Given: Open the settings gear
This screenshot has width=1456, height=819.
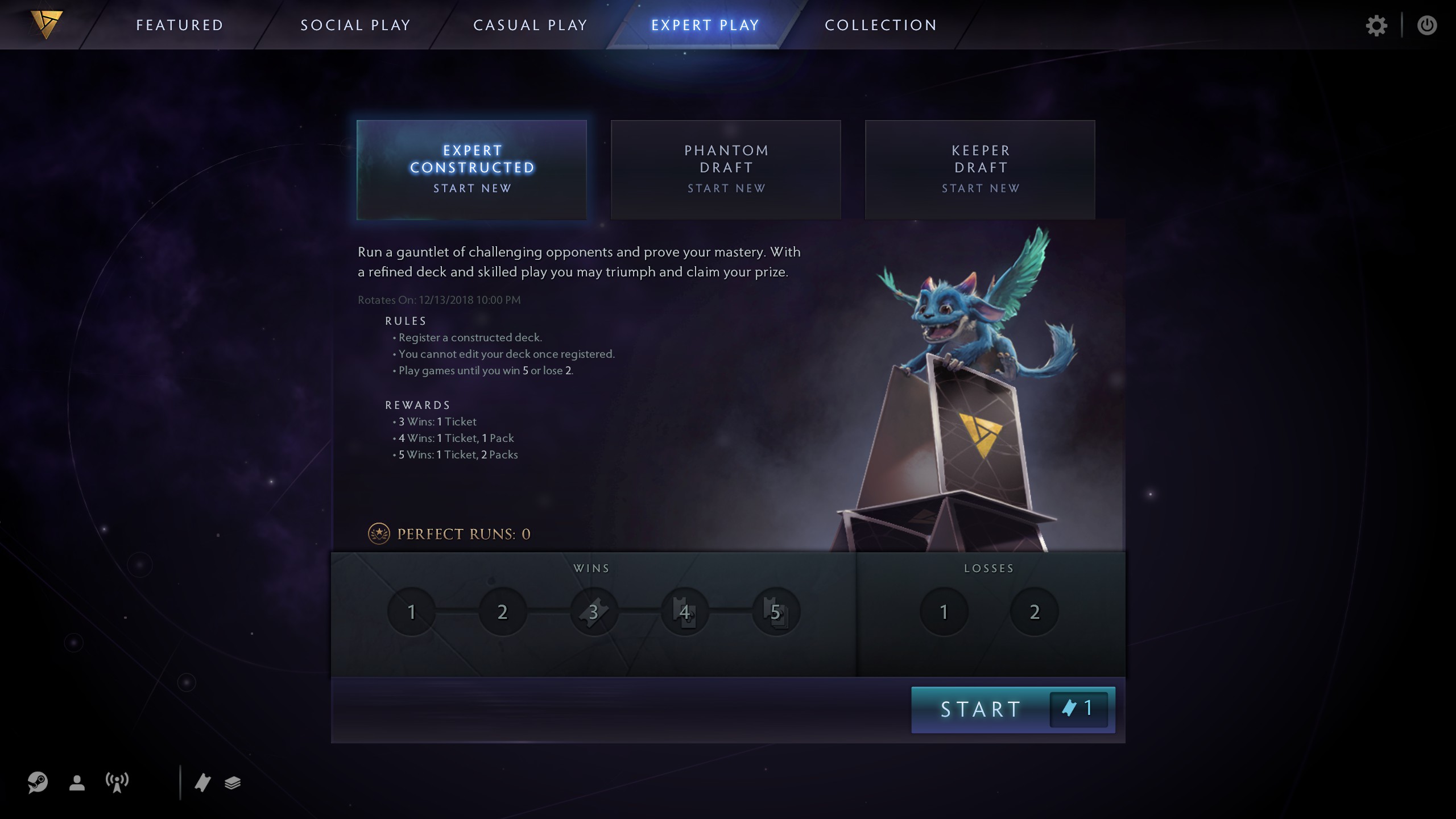Looking at the screenshot, I should point(1378,25).
